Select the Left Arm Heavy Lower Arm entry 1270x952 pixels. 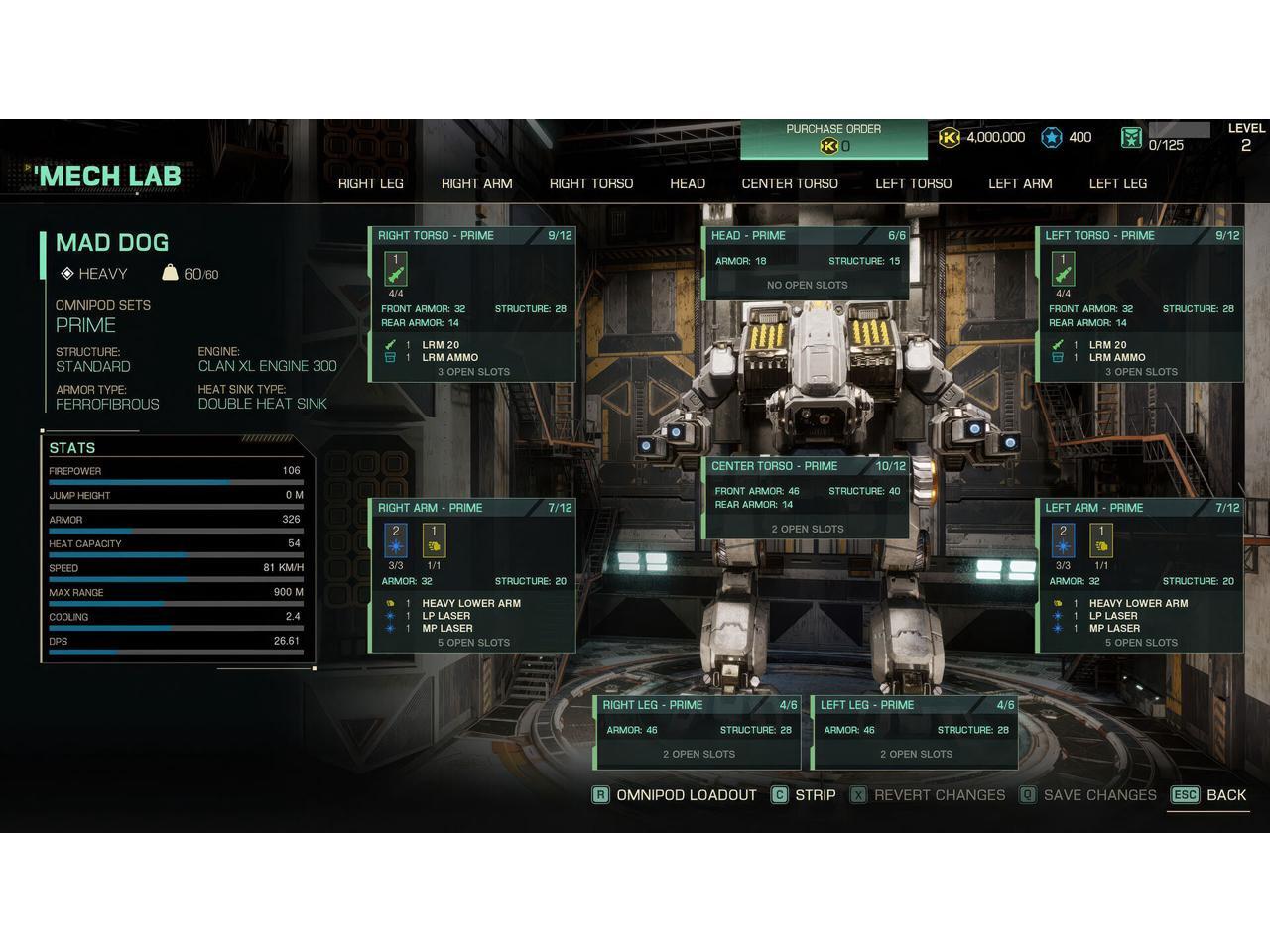pyautogui.click(x=1137, y=603)
